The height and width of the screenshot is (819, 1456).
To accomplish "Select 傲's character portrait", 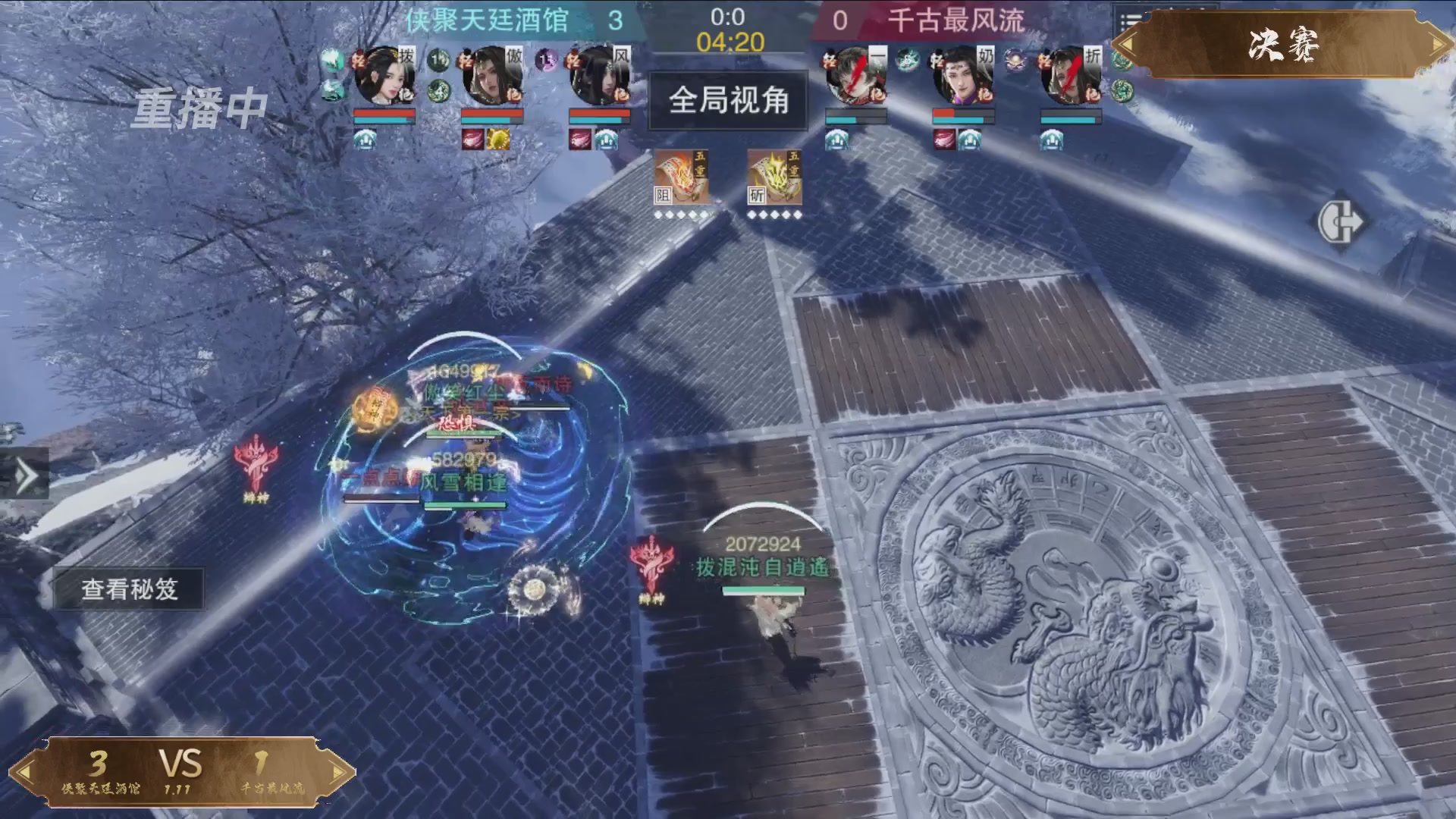I will 492,75.
